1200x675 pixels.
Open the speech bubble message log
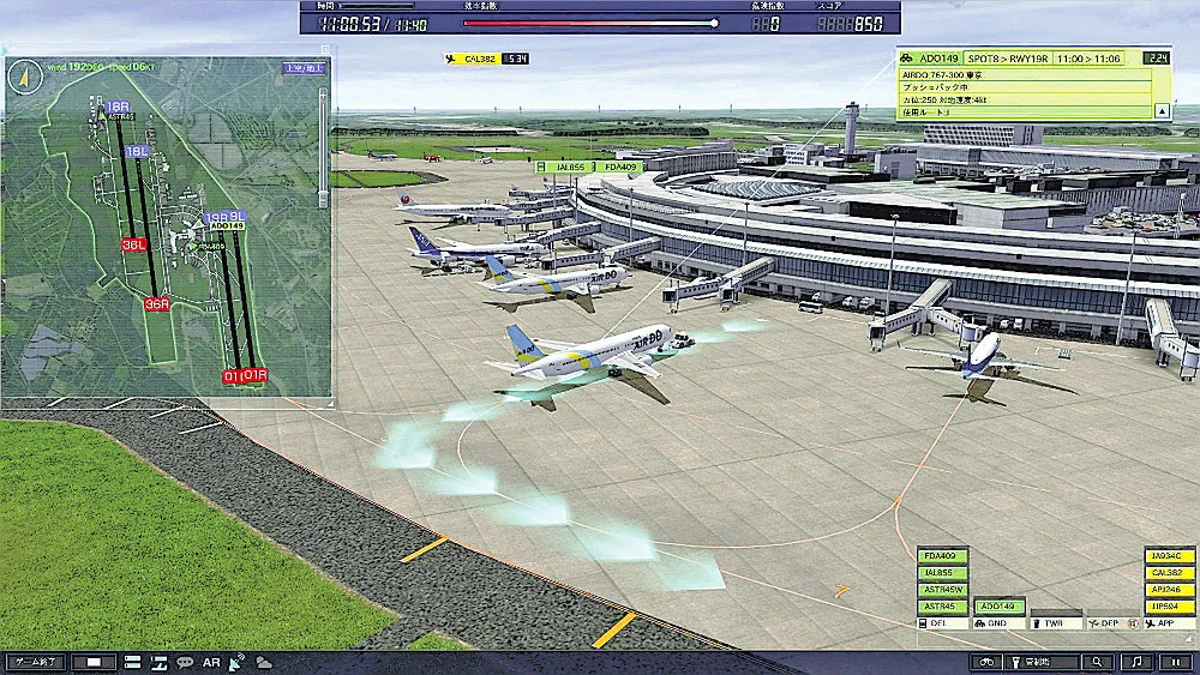point(185,662)
